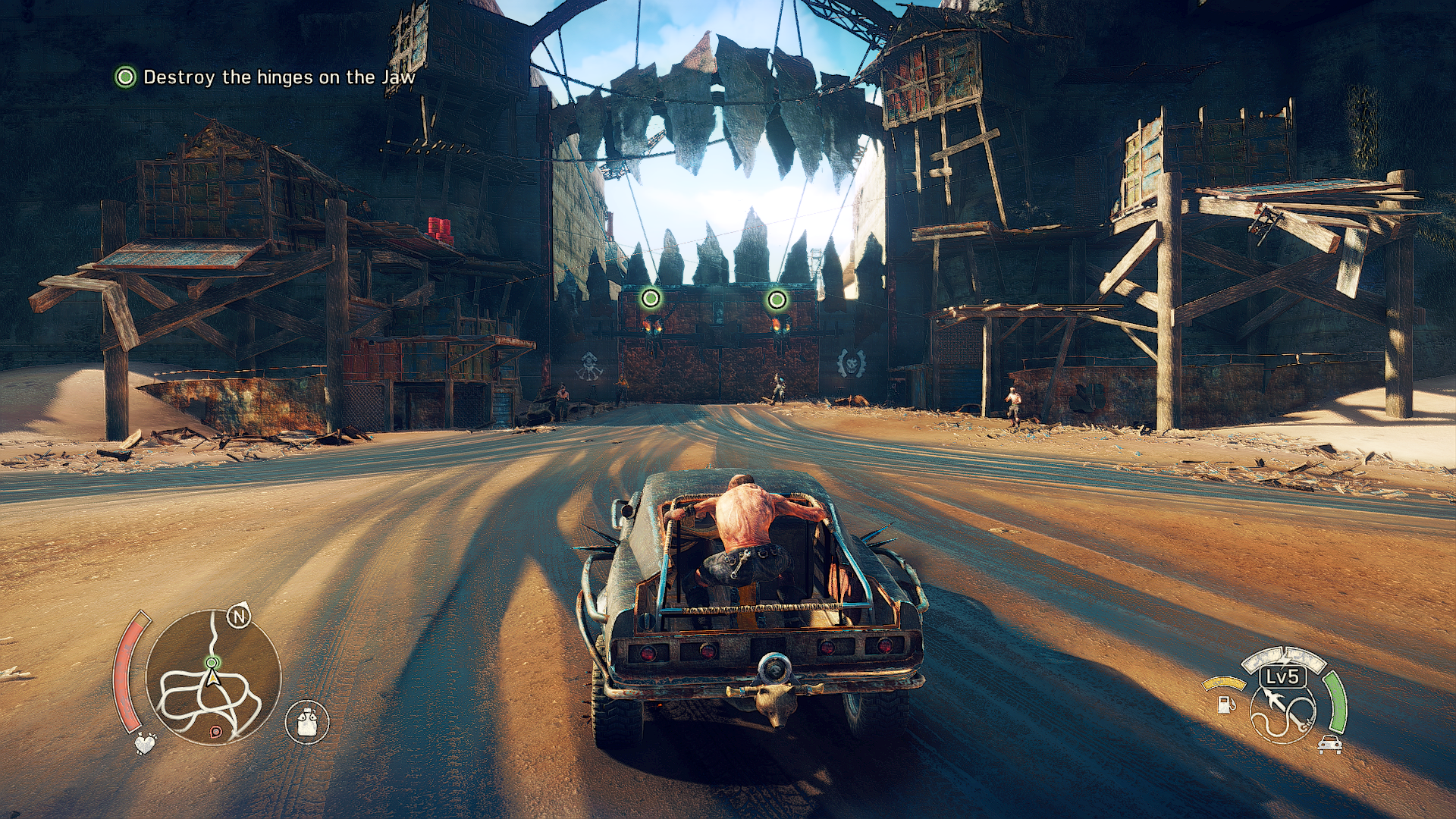Select the harpoon weapon icon
This screenshot has height=819, width=1456.
(1282, 711)
